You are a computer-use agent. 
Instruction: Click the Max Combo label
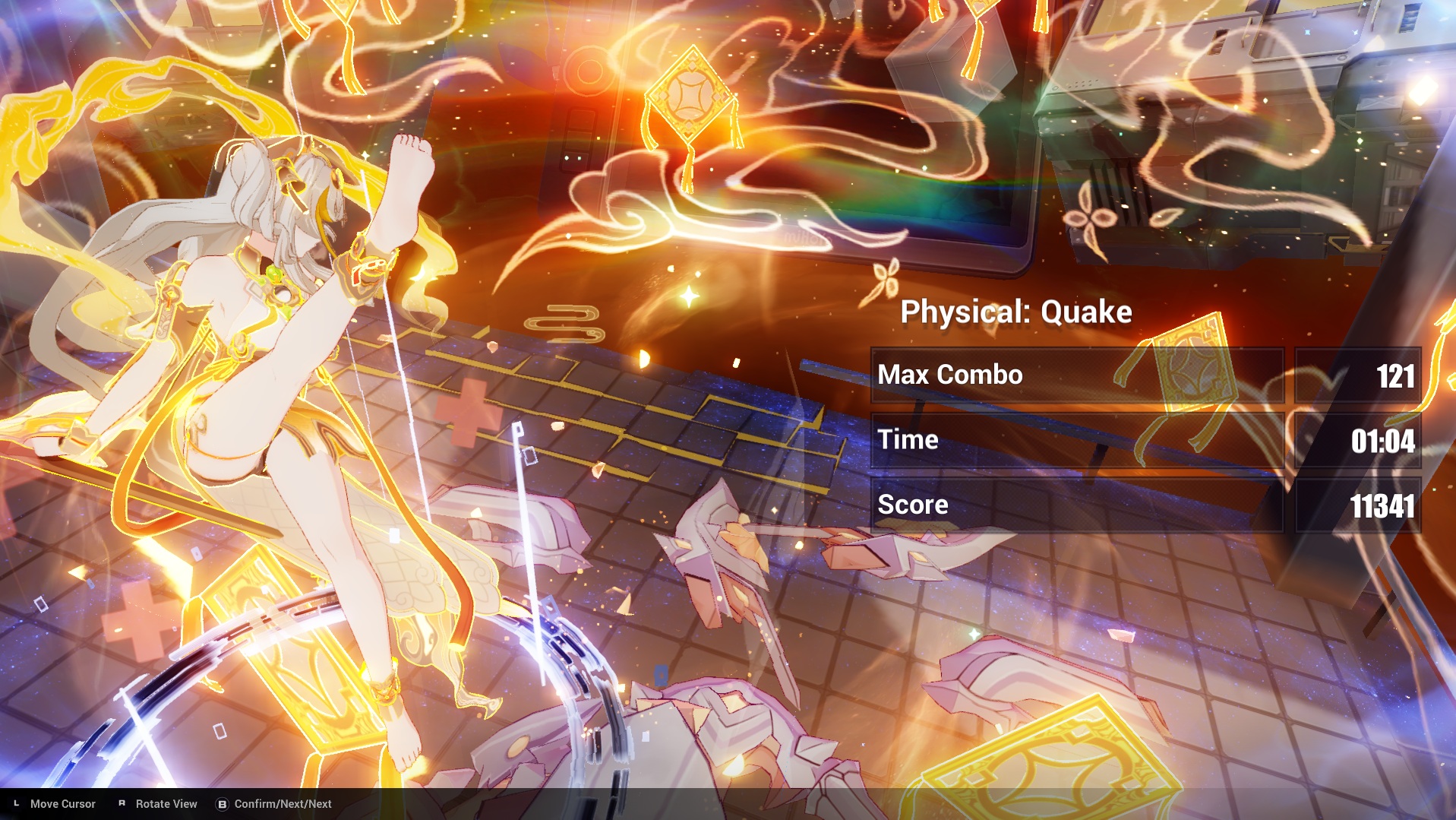[x=950, y=375]
